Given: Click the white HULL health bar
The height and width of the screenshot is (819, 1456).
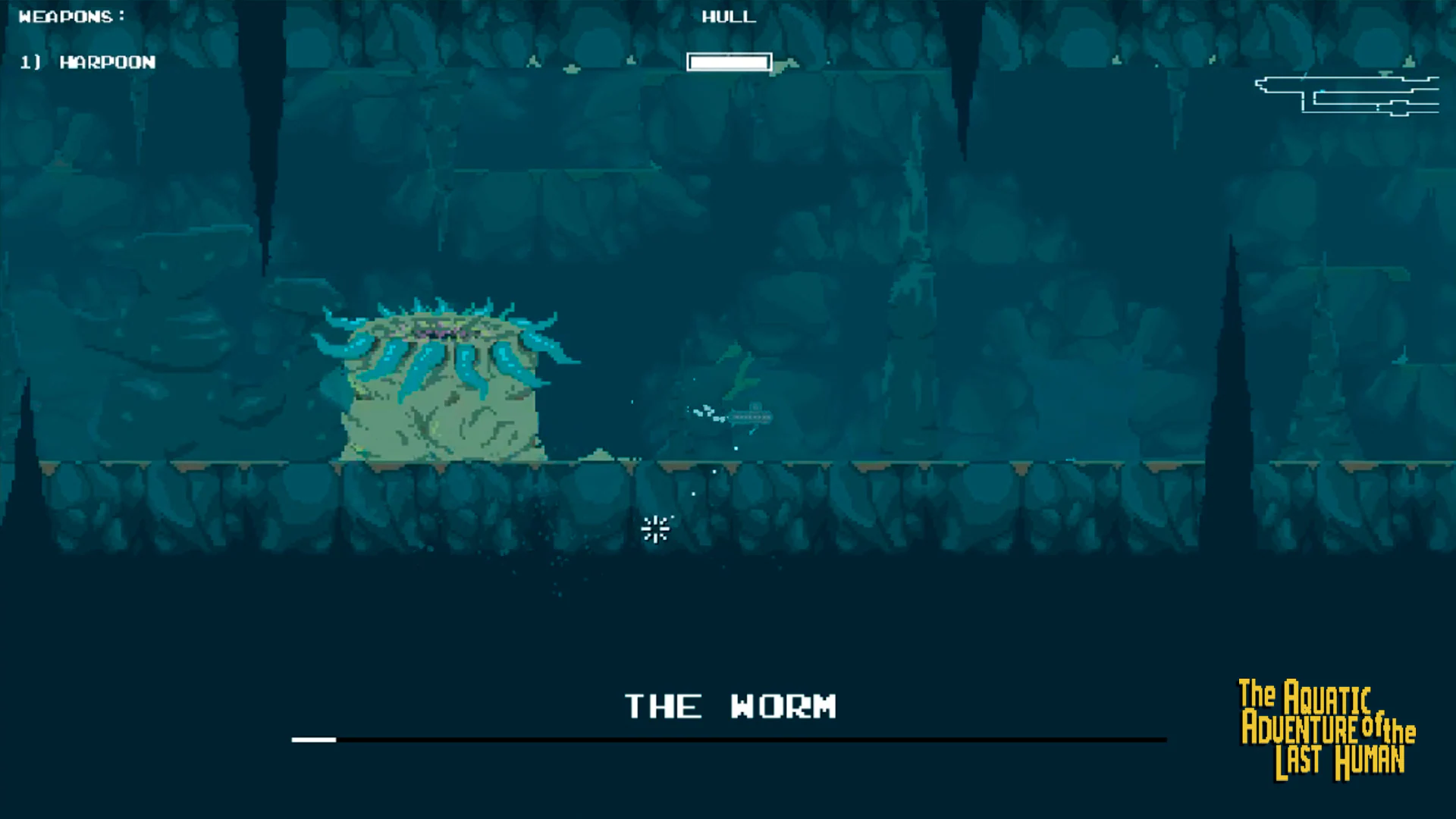Looking at the screenshot, I should point(728,61).
